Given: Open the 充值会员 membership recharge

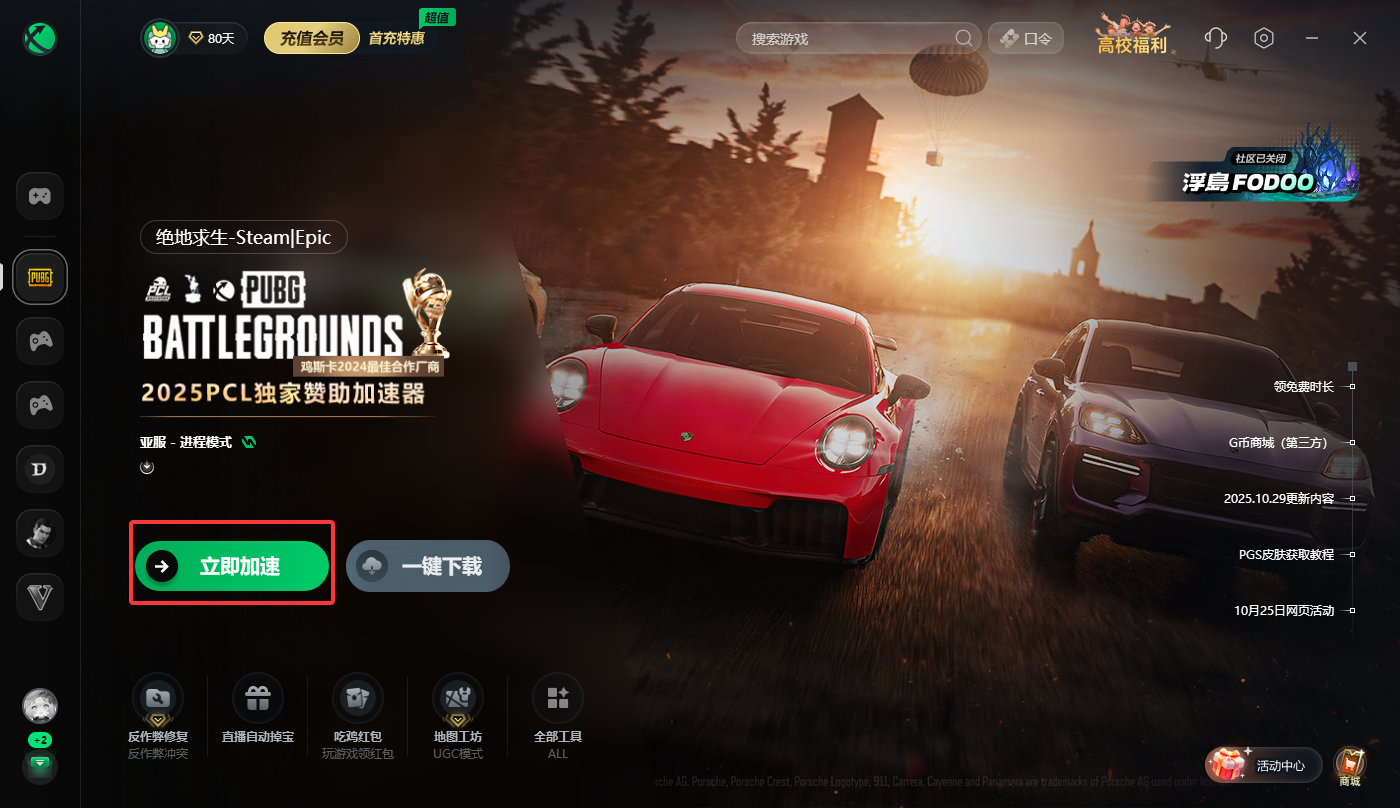Looking at the screenshot, I should 312,39.
